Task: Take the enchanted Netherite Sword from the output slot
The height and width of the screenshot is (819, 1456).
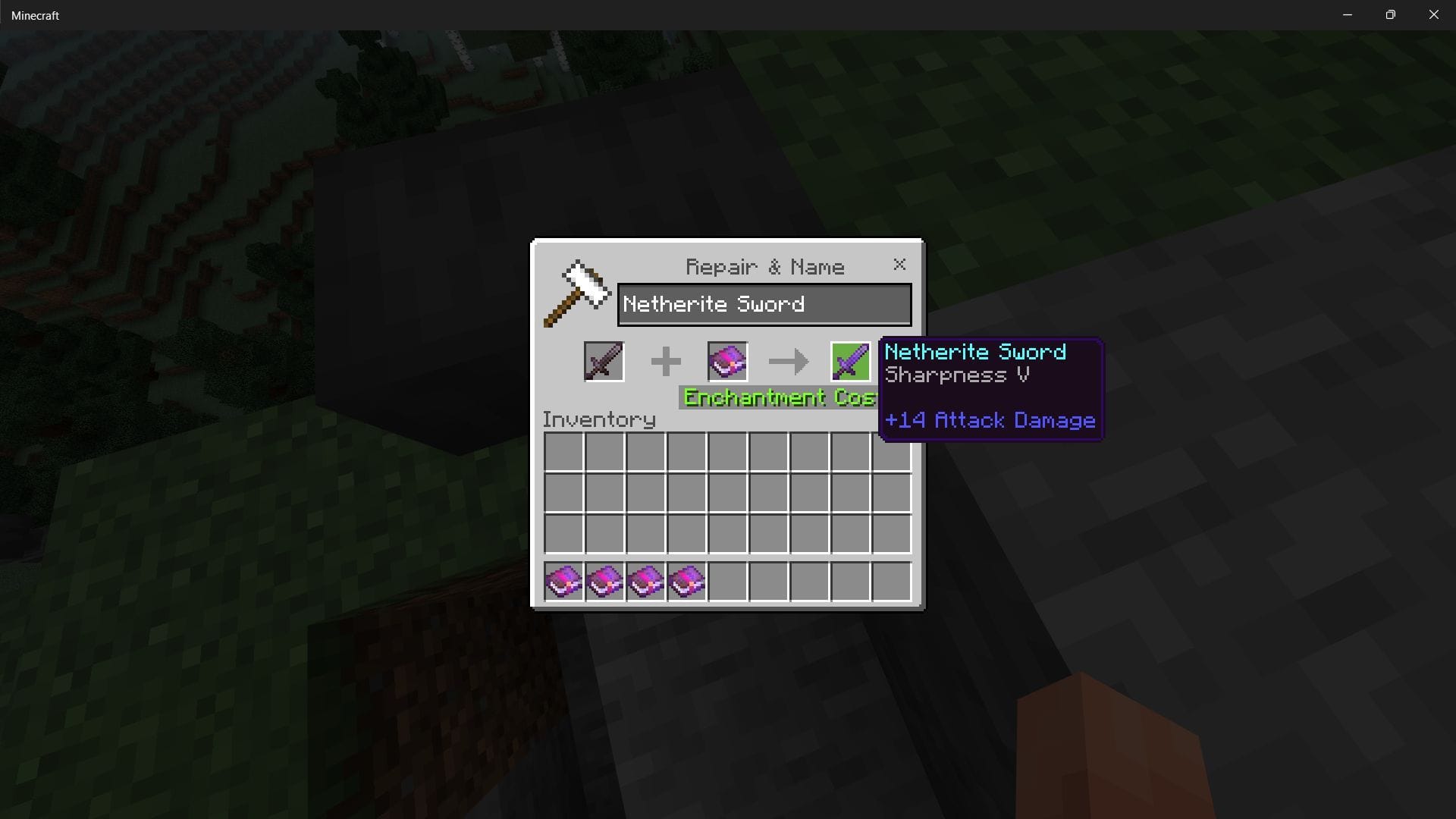Action: 849,362
